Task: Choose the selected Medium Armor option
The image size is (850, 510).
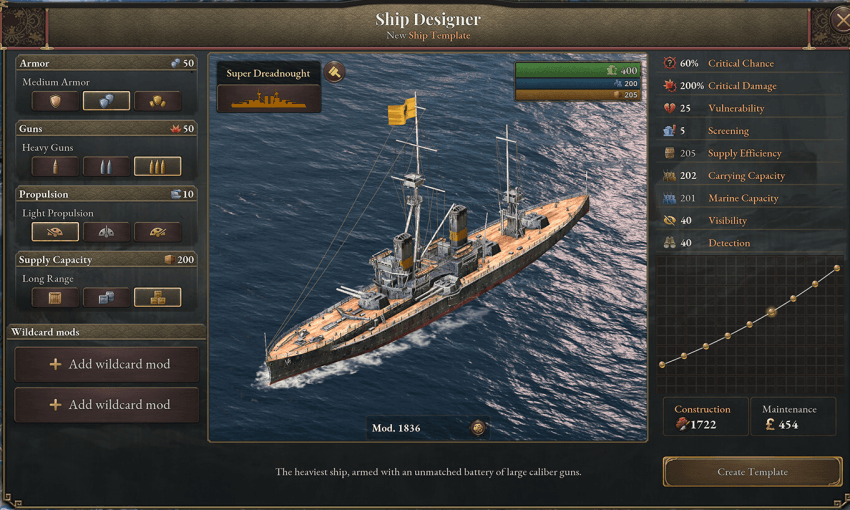Action: coord(106,101)
